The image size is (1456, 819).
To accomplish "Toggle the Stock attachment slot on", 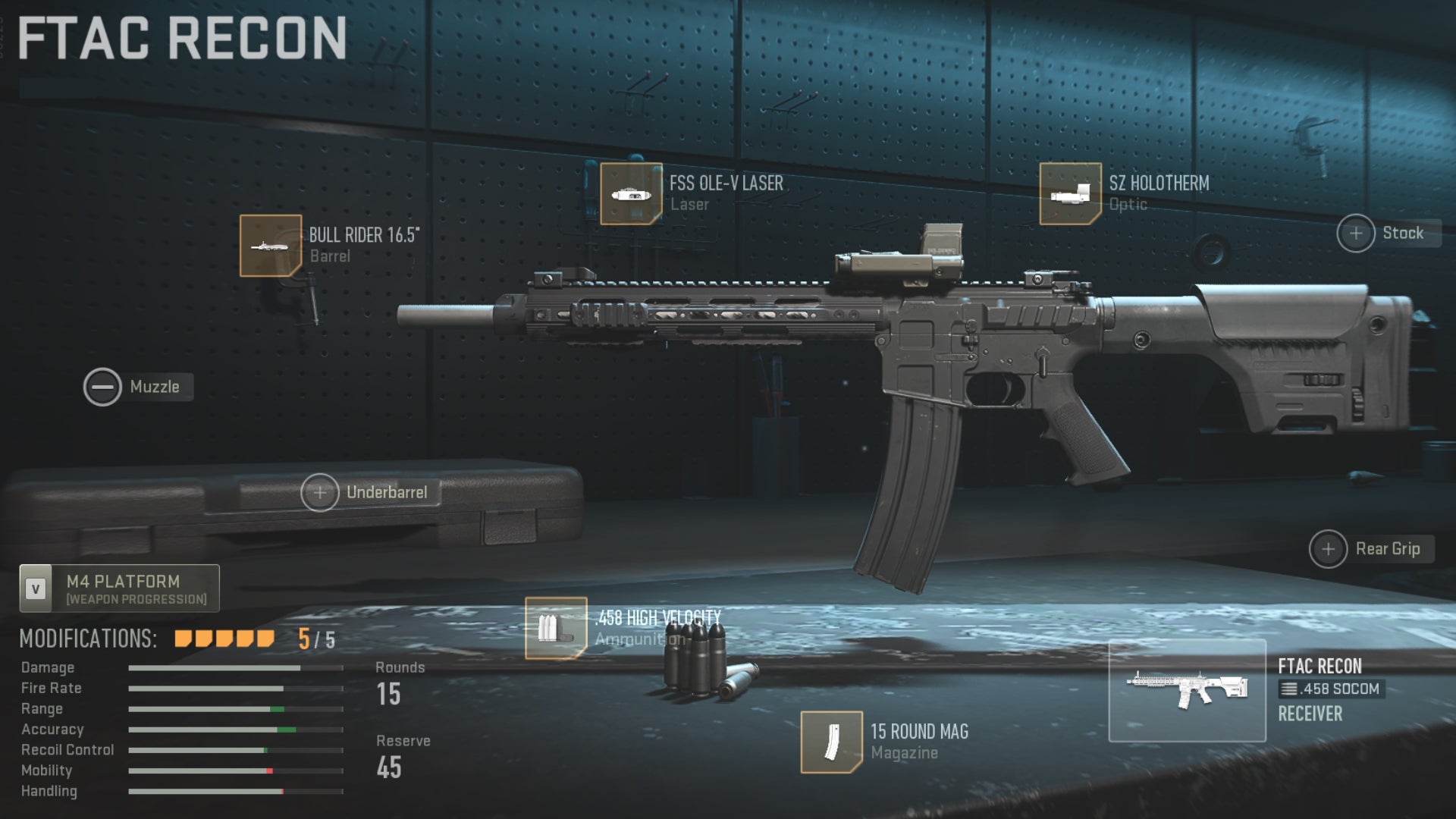I will coord(1357,233).
